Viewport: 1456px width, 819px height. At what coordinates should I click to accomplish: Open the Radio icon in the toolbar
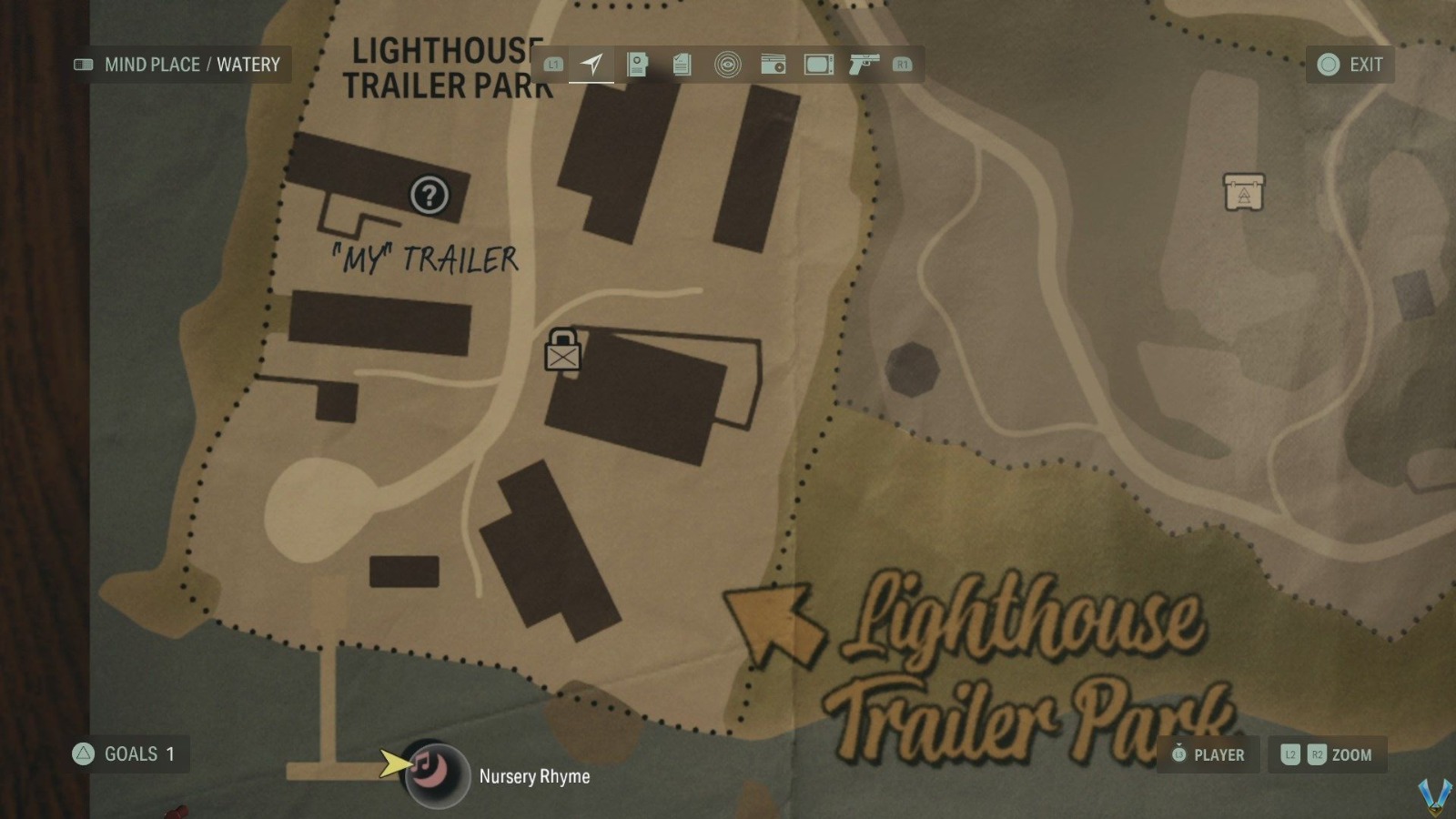pos(773,64)
